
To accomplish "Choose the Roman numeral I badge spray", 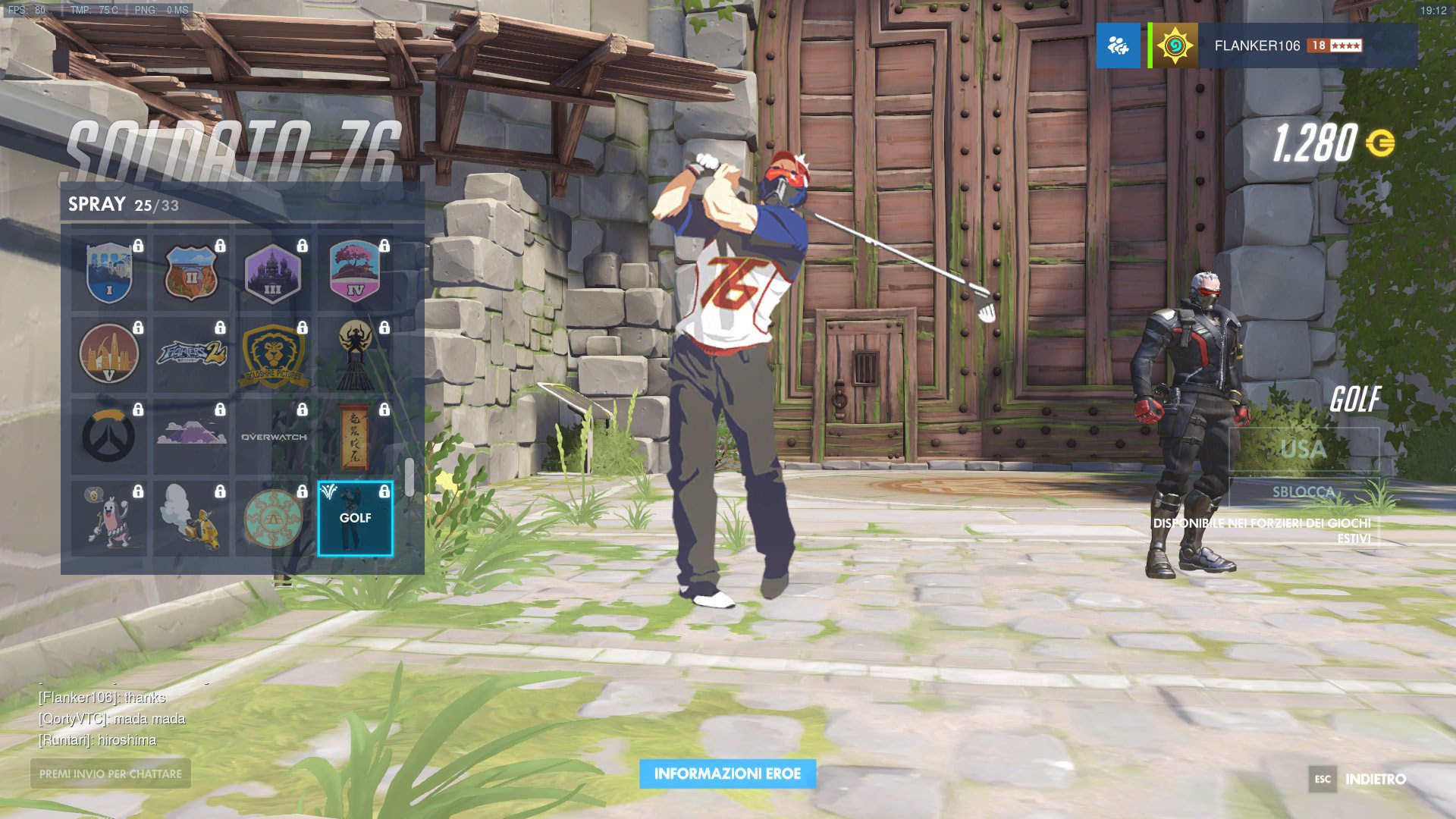I will click(x=109, y=273).
